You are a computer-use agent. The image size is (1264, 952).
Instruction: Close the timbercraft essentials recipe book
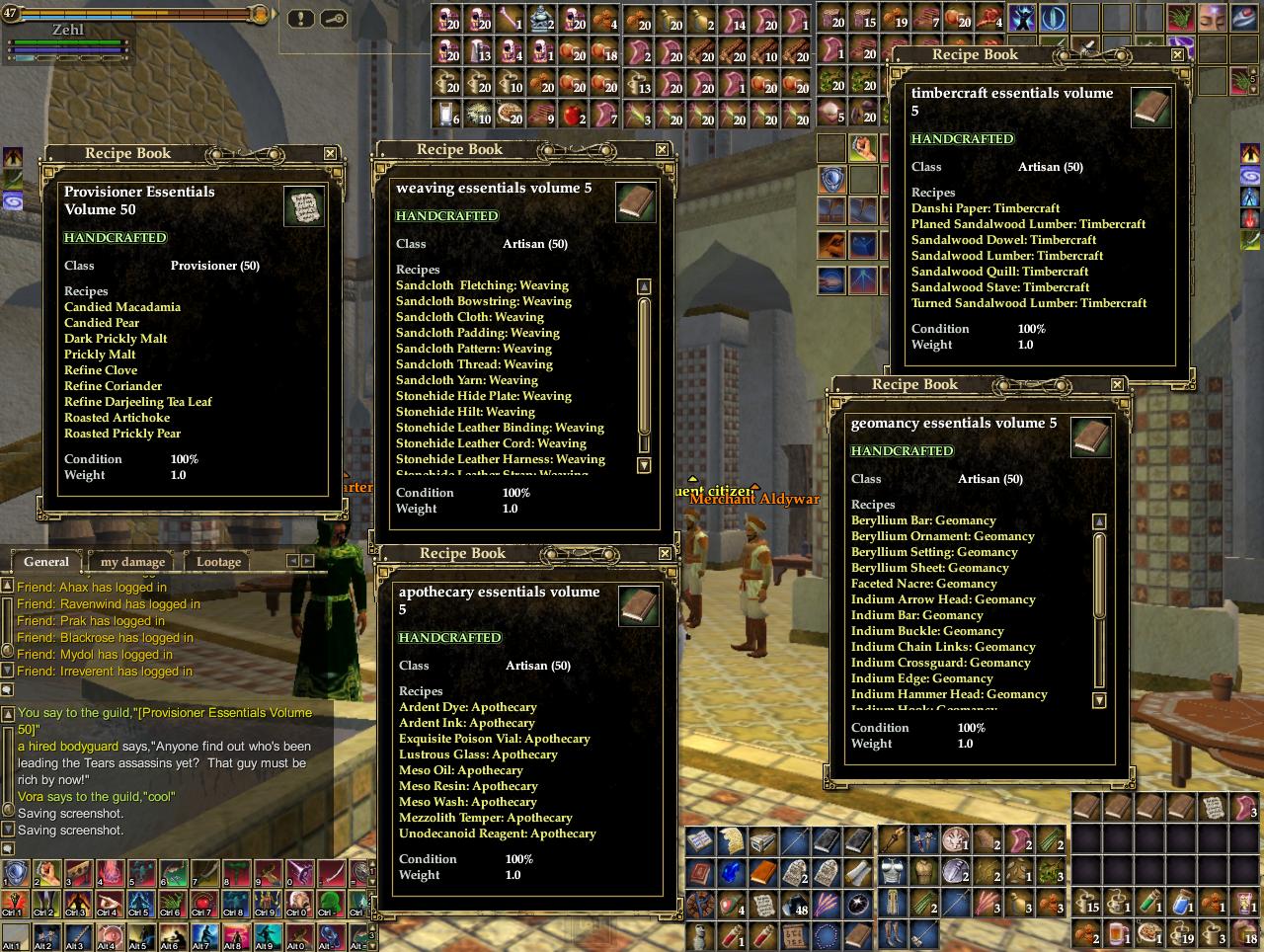1177,55
